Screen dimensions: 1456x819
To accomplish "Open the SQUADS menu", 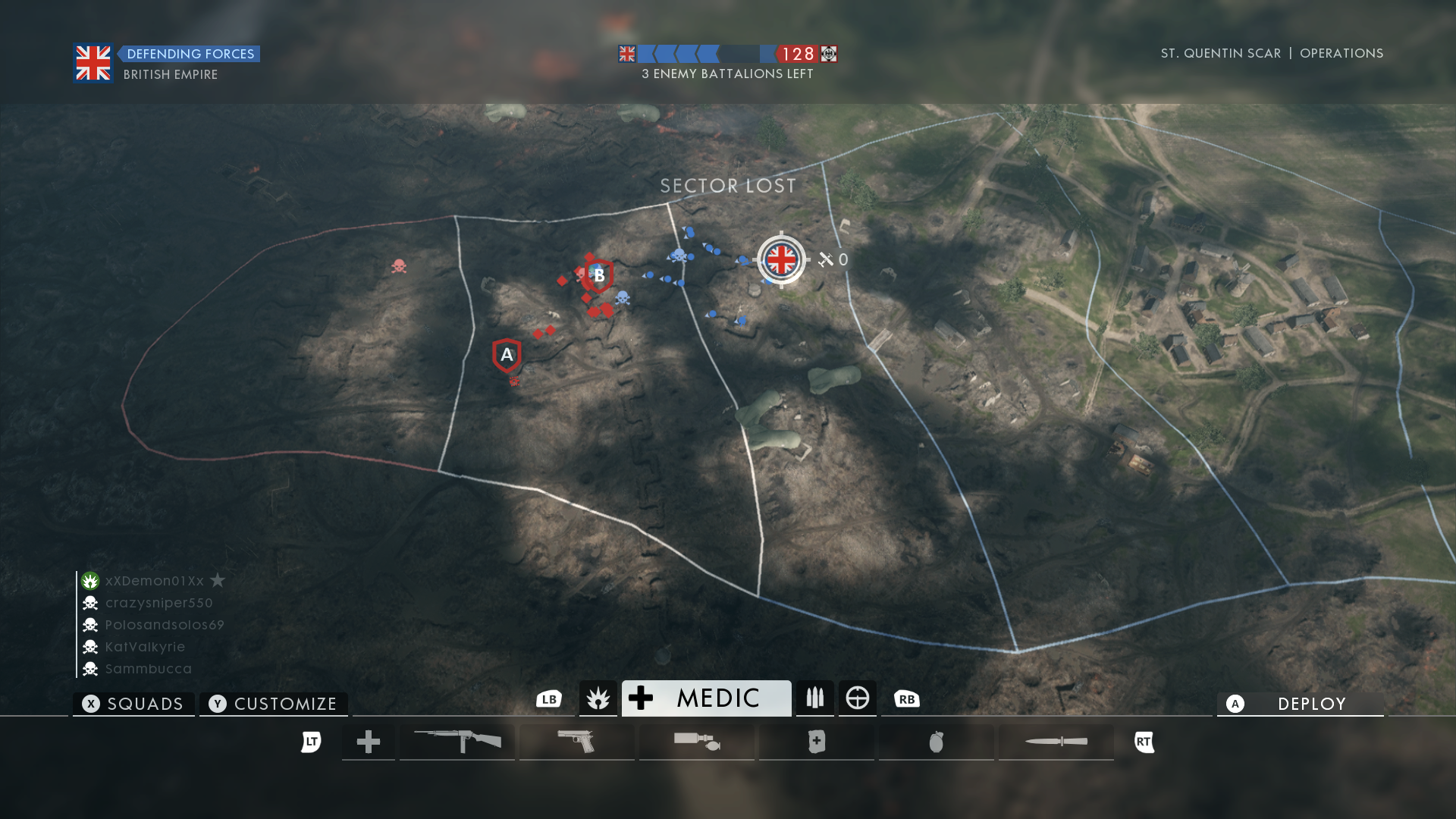I will pyautogui.click(x=133, y=704).
